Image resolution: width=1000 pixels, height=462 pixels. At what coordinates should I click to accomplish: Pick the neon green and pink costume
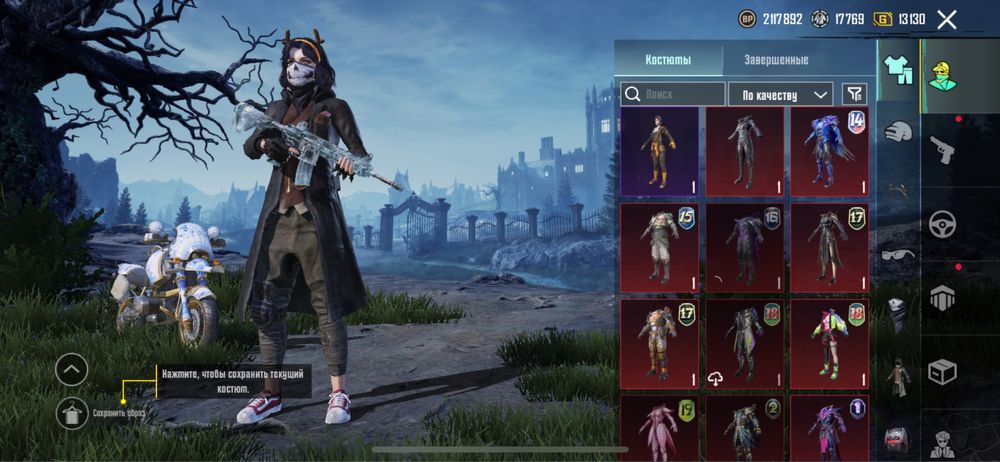coord(828,343)
